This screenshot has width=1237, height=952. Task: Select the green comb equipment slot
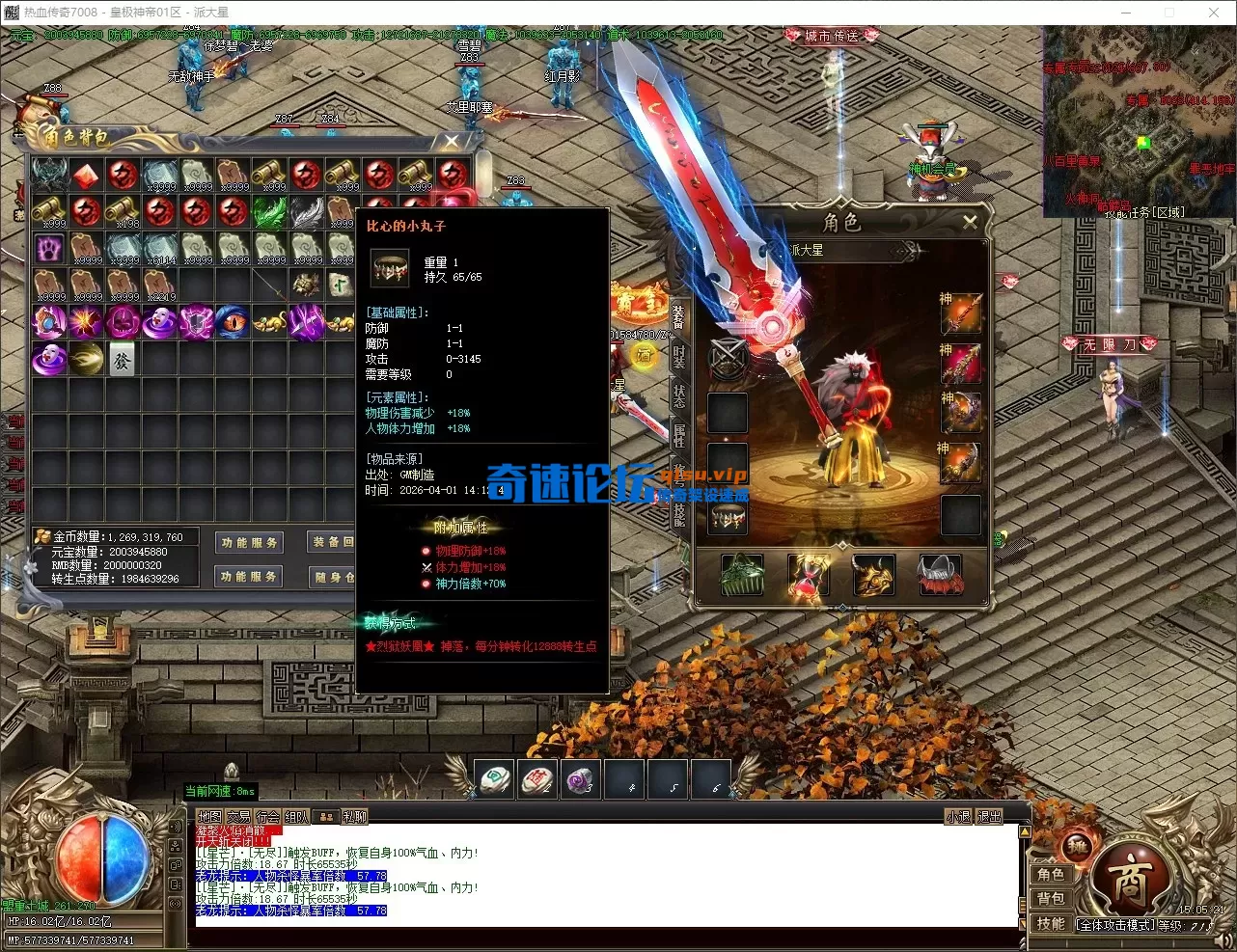(742, 576)
